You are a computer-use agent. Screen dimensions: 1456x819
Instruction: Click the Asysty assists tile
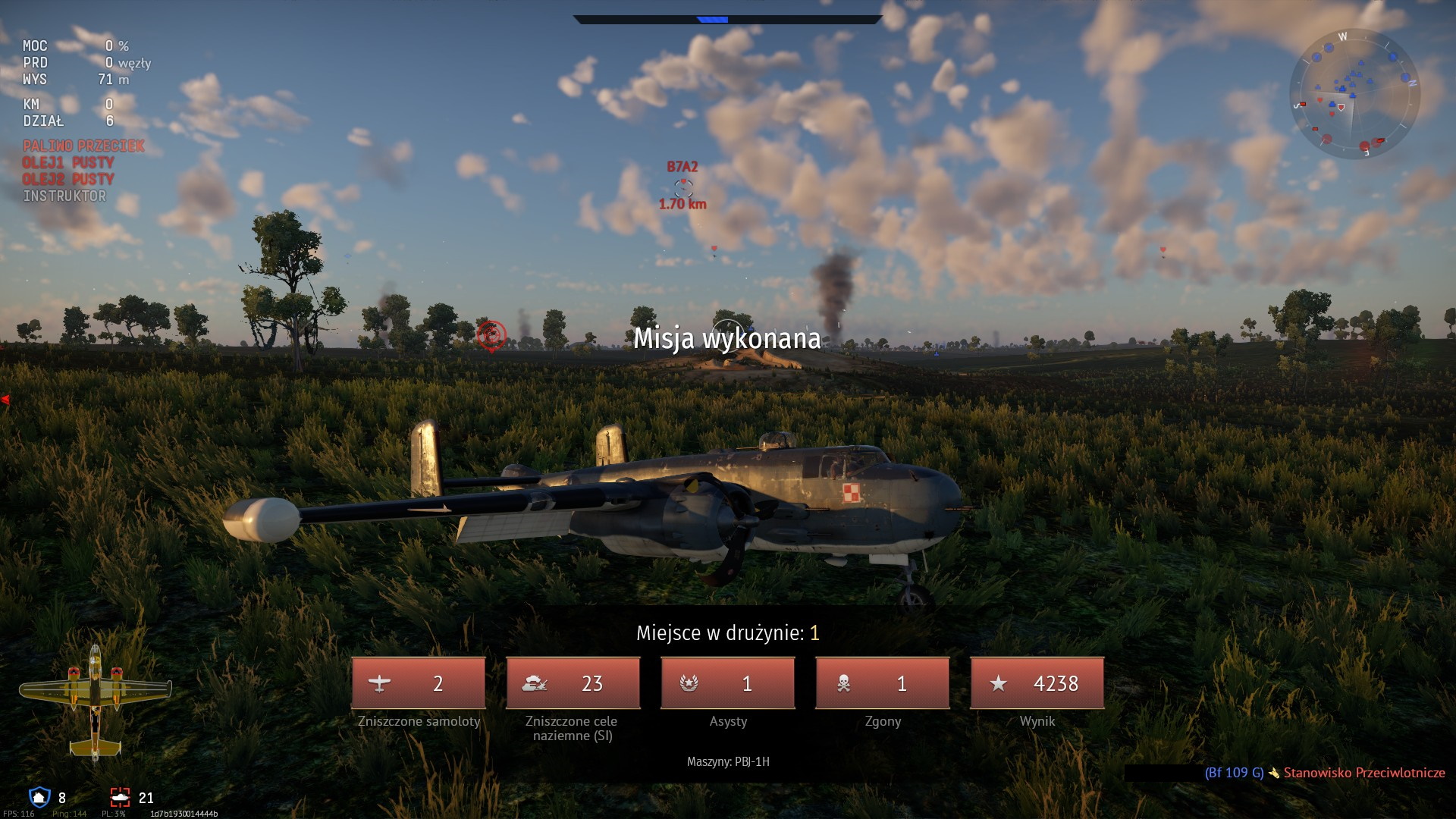[x=728, y=683]
